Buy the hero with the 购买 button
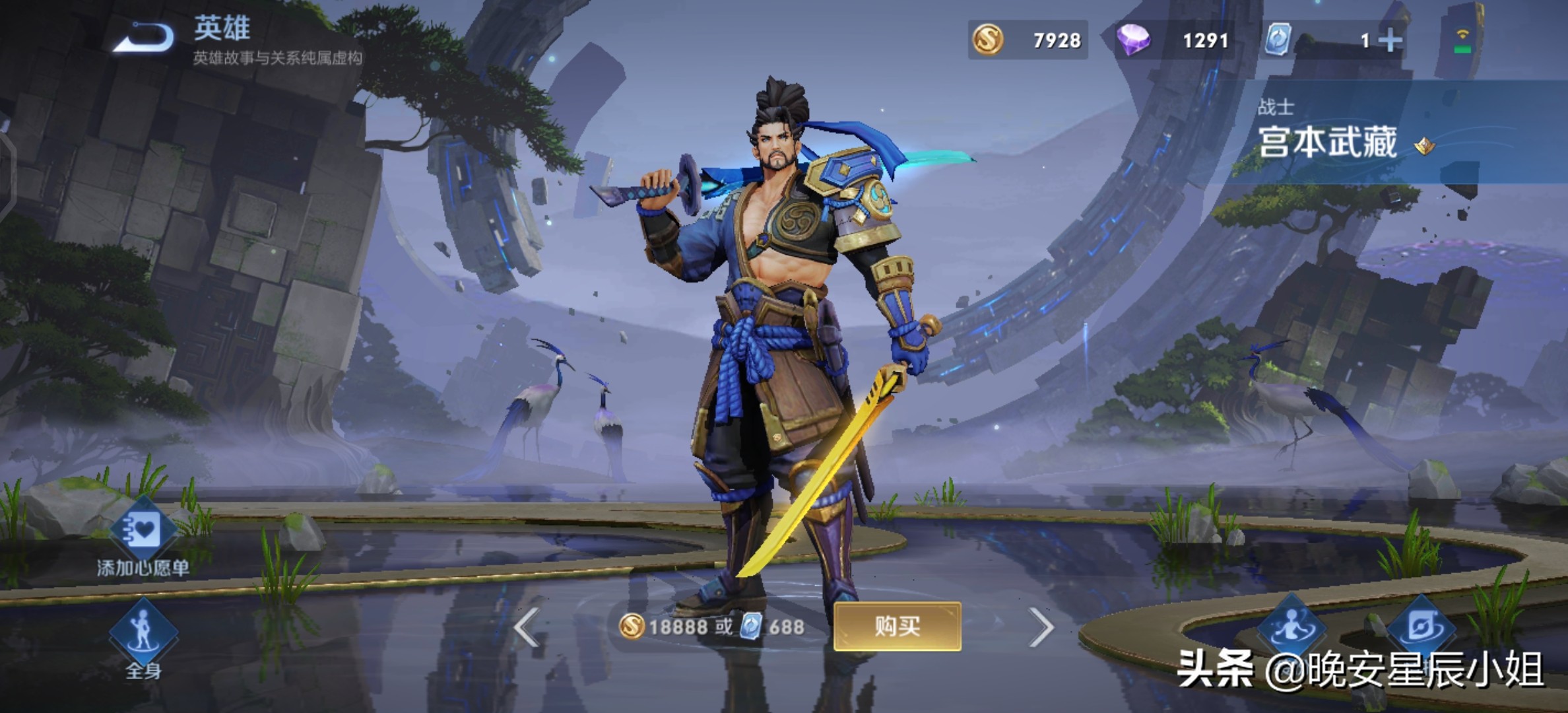Image resolution: width=1568 pixels, height=713 pixels. 896,626
